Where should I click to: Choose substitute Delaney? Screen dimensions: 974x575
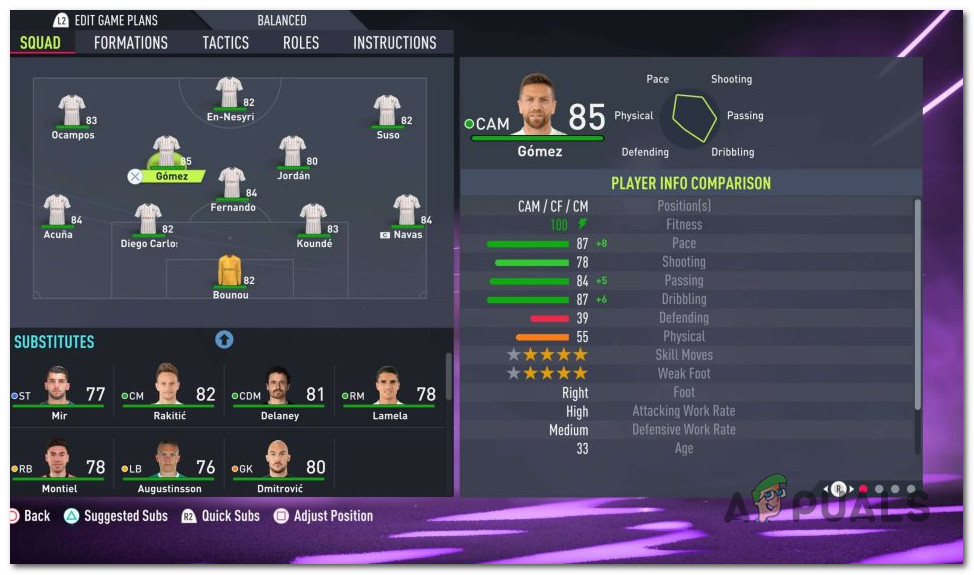(279, 392)
